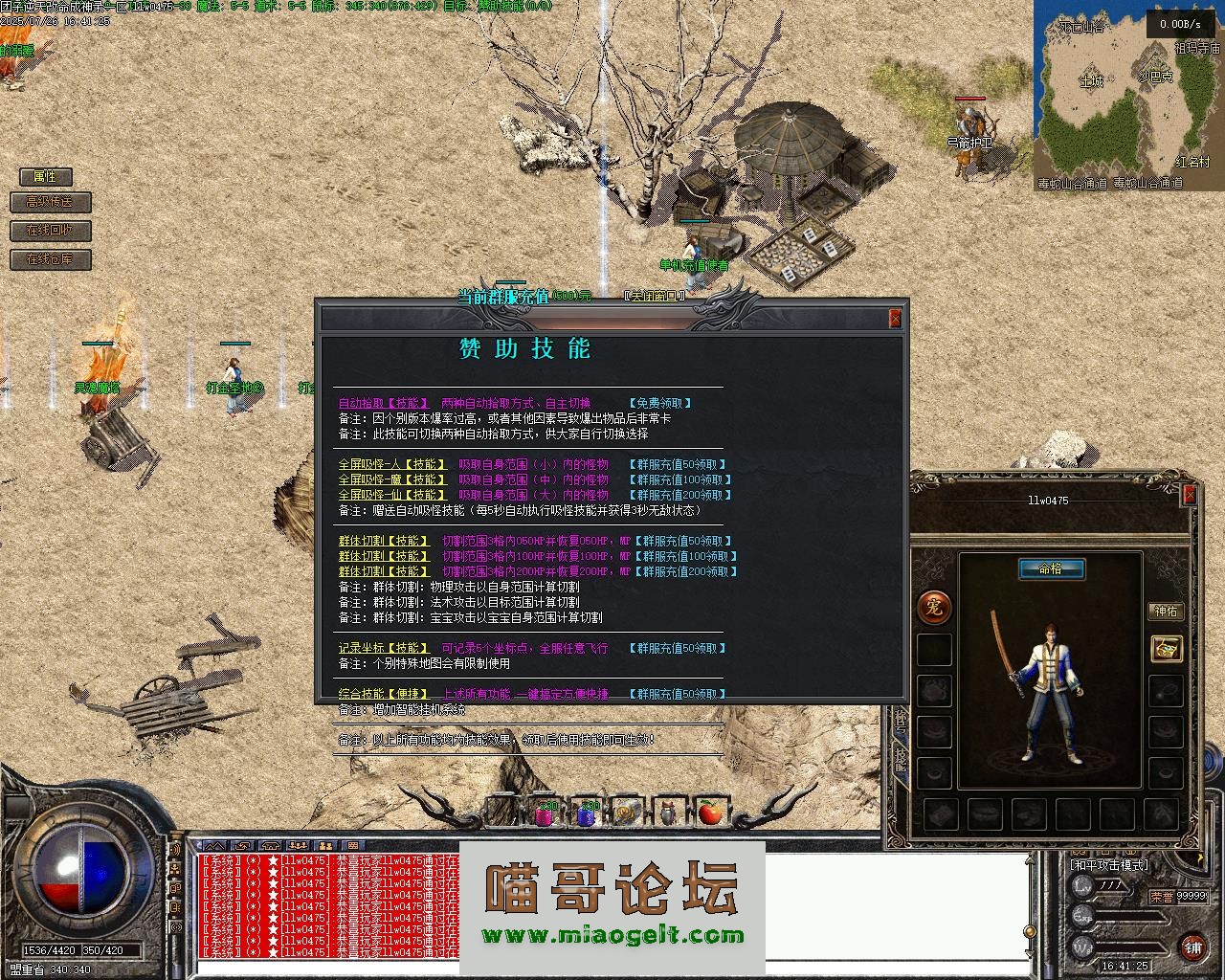Close the llw0475 character equipment panel
The image size is (1225, 980).
click(x=1190, y=495)
